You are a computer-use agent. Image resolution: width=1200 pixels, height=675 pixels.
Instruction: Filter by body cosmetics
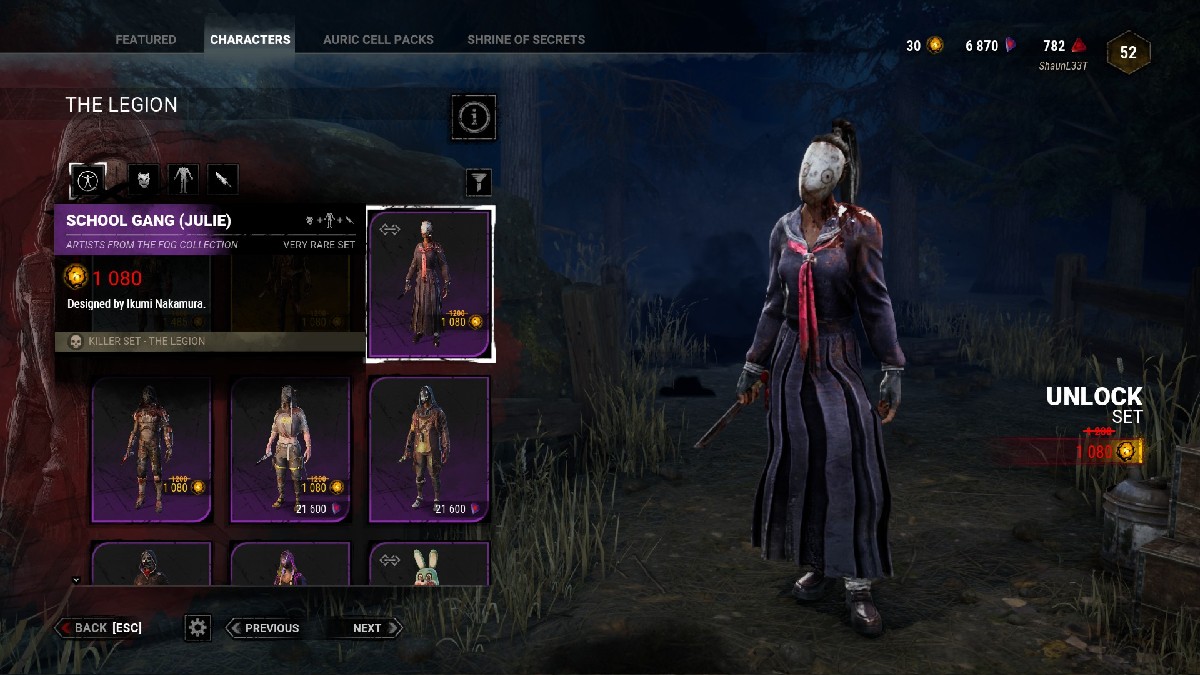[x=183, y=180]
